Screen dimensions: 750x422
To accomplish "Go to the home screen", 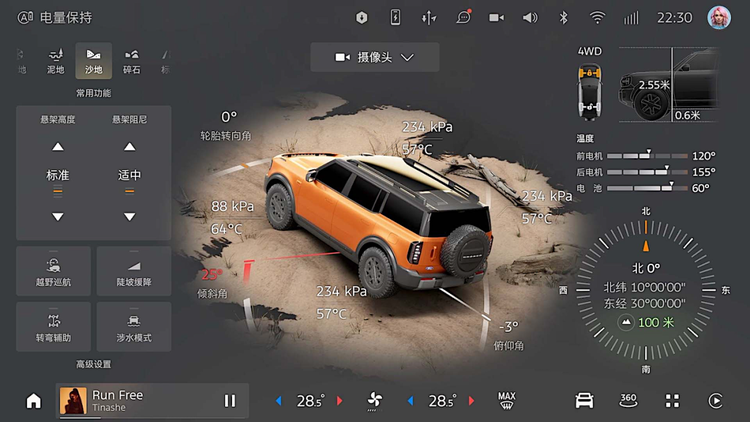I will click(x=34, y=401).
